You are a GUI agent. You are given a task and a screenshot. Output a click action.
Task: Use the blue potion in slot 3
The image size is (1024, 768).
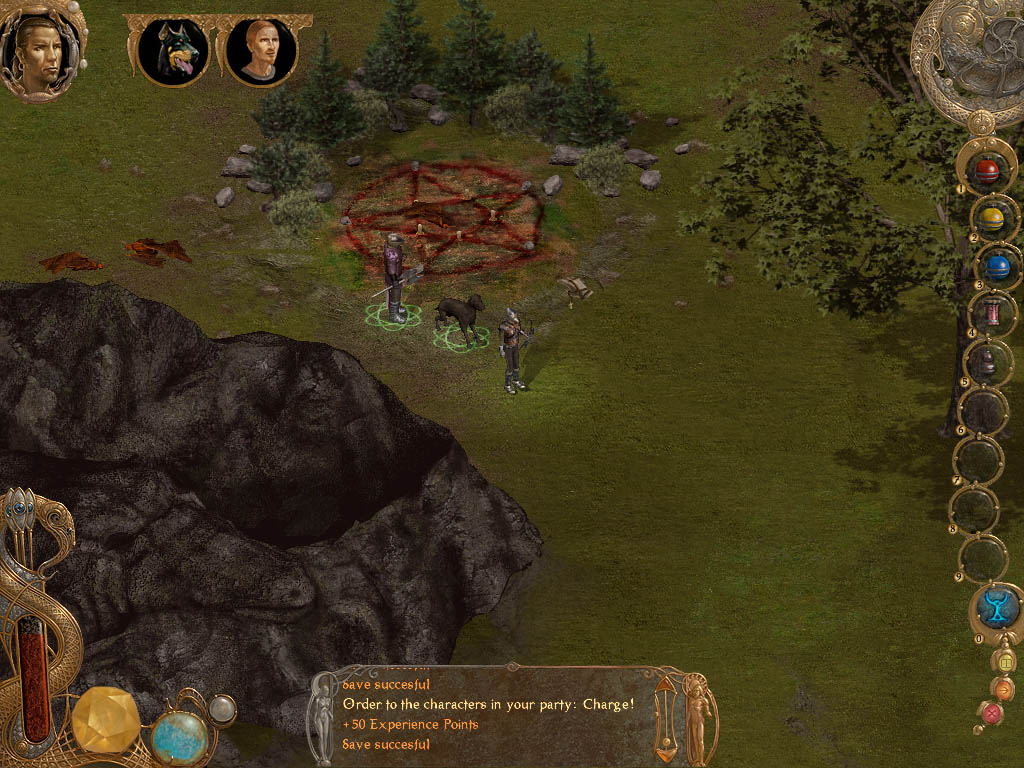tap(997, 267)
